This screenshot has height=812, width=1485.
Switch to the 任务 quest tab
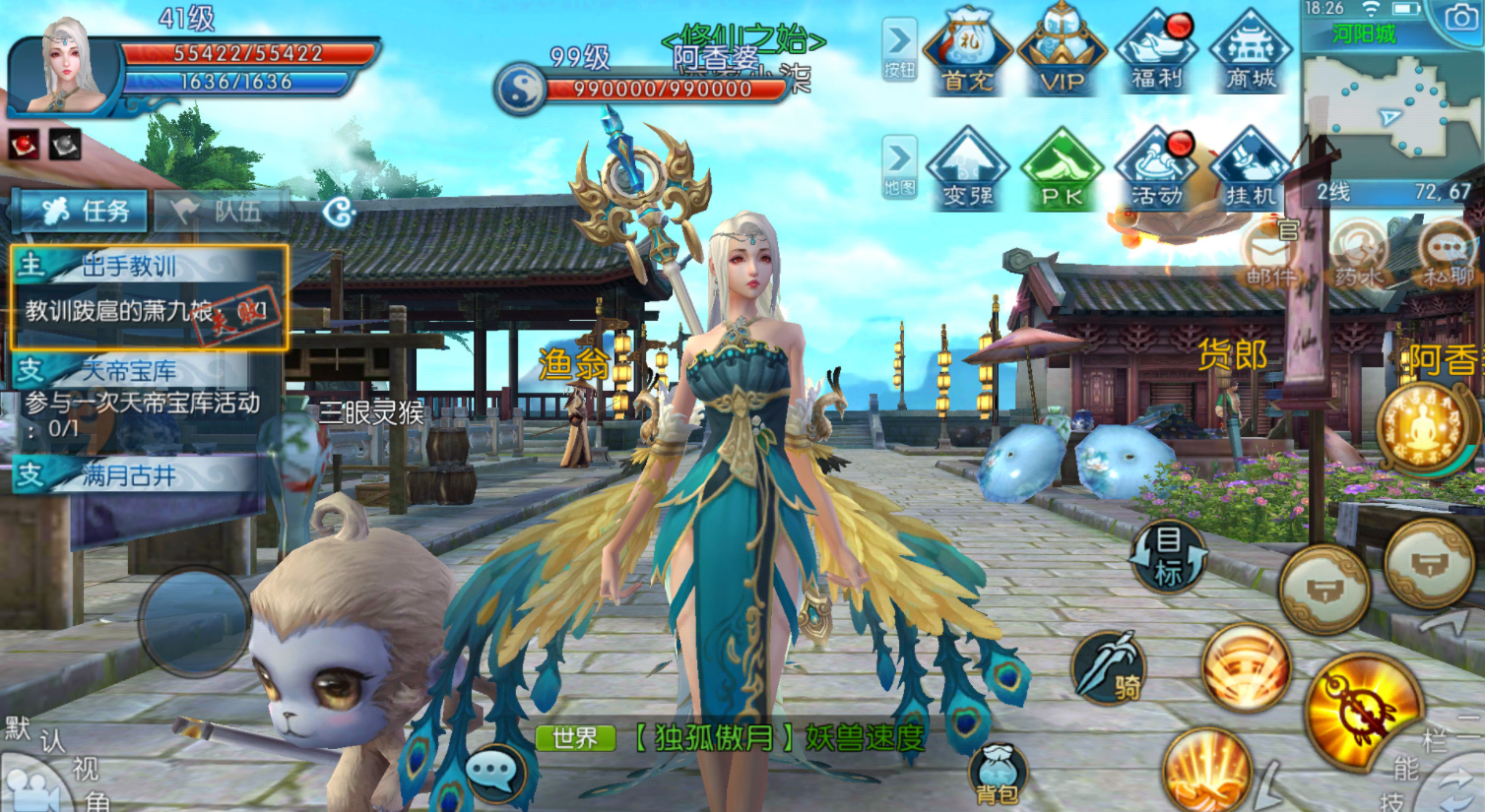pyautogui.click(x=85, y=211)
